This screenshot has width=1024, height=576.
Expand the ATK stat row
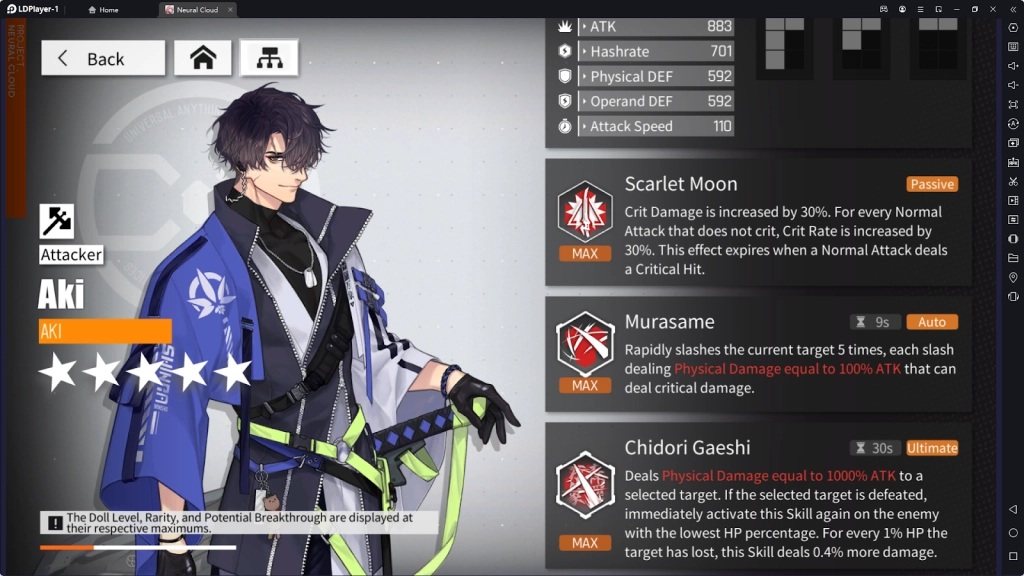655,26
